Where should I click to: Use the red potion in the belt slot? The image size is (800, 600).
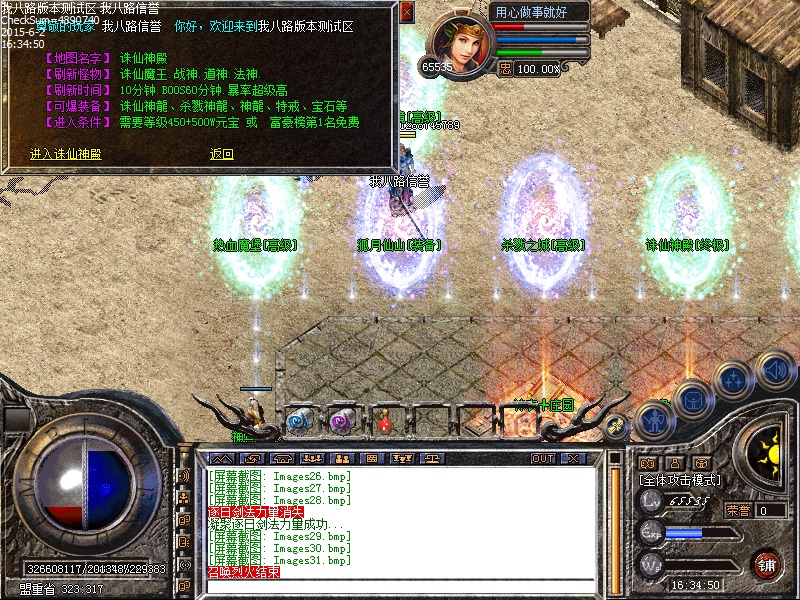(385, 422)
